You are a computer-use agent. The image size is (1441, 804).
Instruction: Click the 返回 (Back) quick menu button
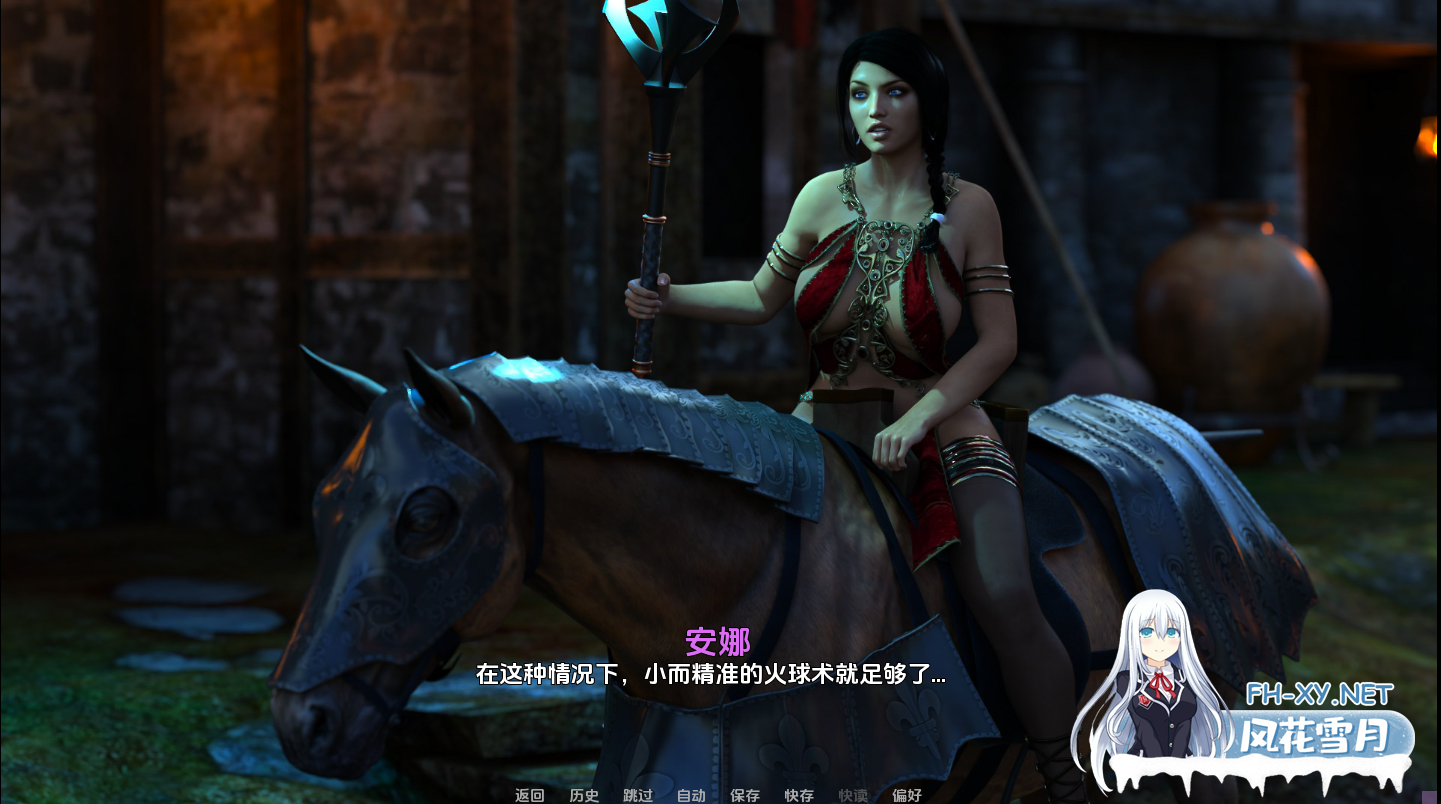click(x=530, y=795)
